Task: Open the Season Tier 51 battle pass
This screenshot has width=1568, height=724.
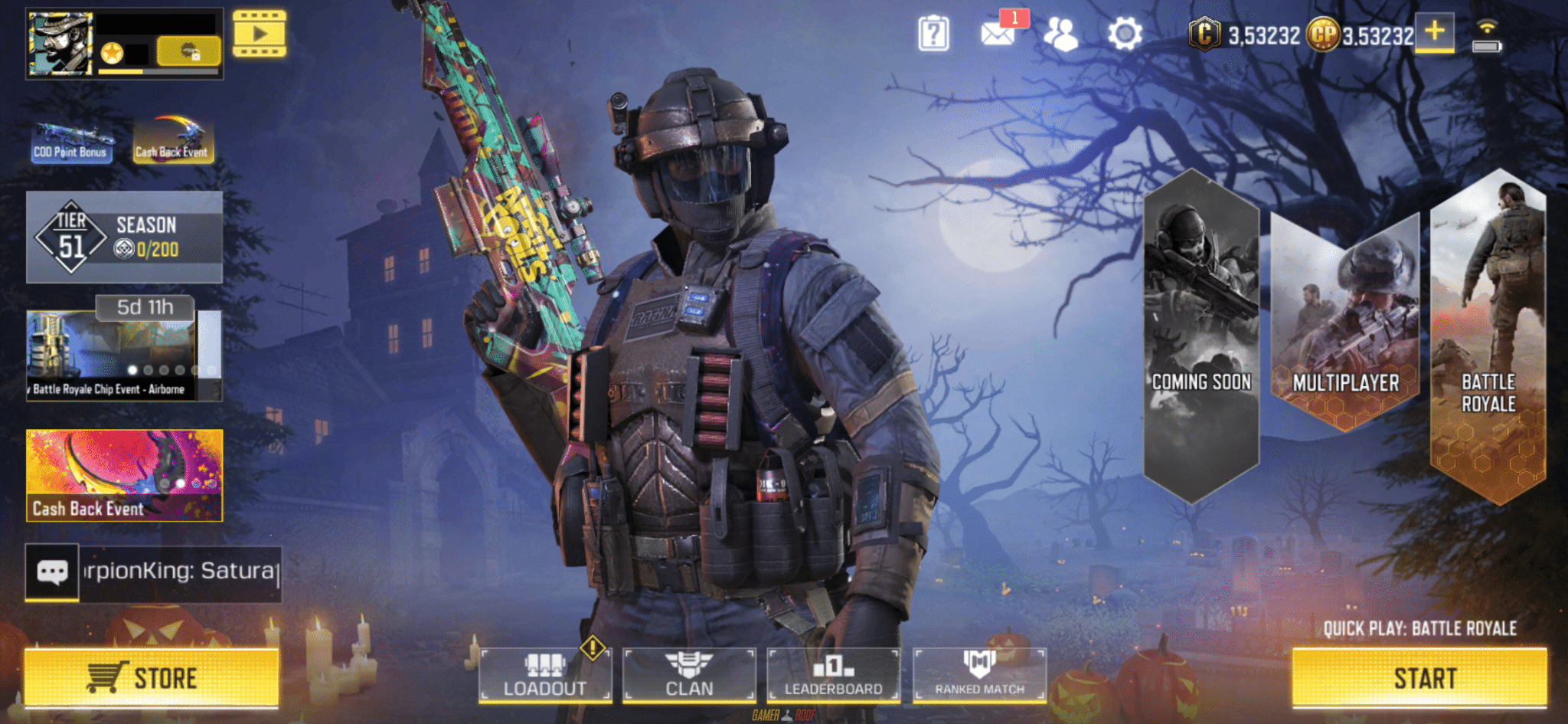Action: (x=124, y=238)
